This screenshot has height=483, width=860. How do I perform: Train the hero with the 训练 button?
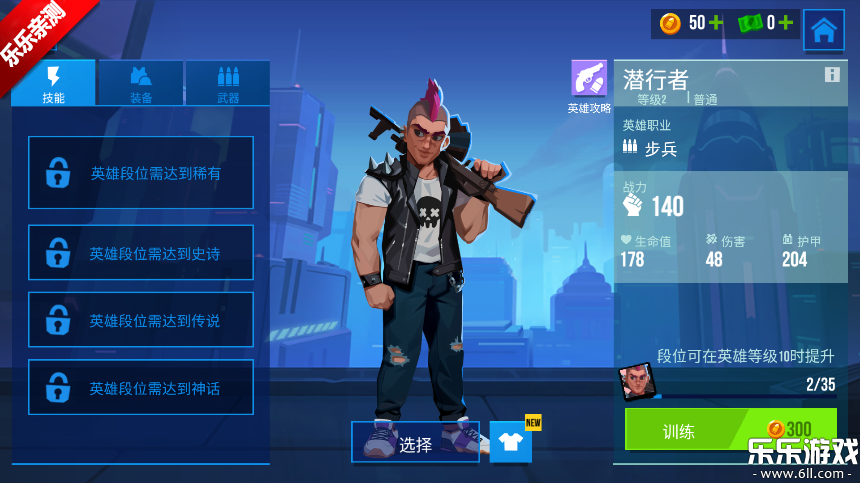point(730,430)
